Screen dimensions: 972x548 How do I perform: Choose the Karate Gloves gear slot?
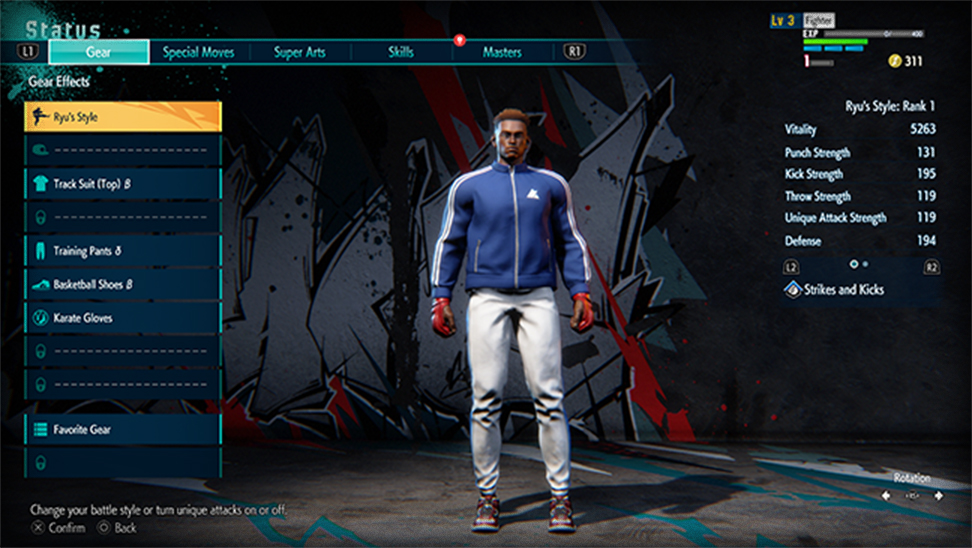click(x=122, y=318)
